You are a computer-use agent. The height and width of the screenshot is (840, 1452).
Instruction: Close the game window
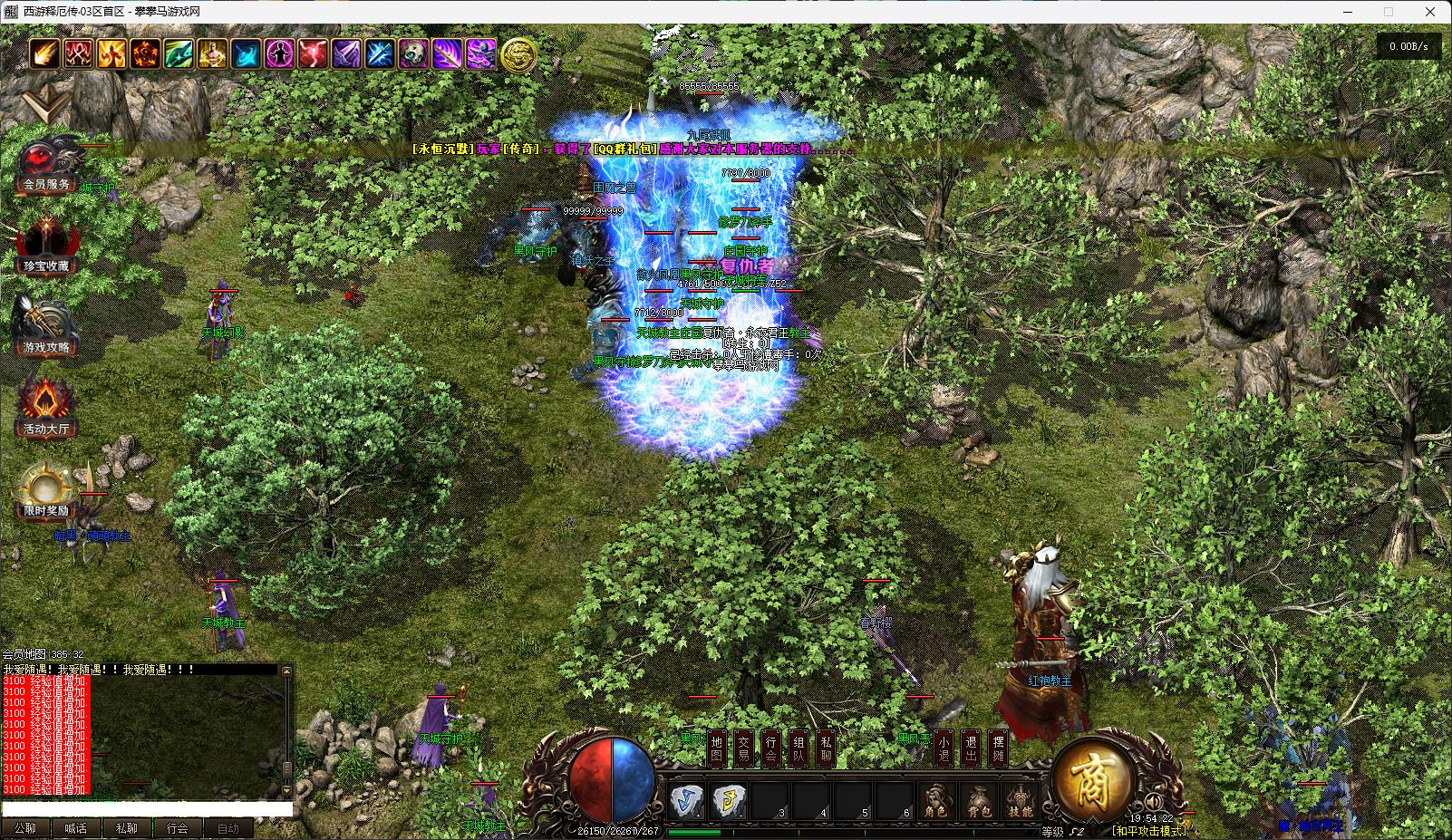coord(1431,12)
